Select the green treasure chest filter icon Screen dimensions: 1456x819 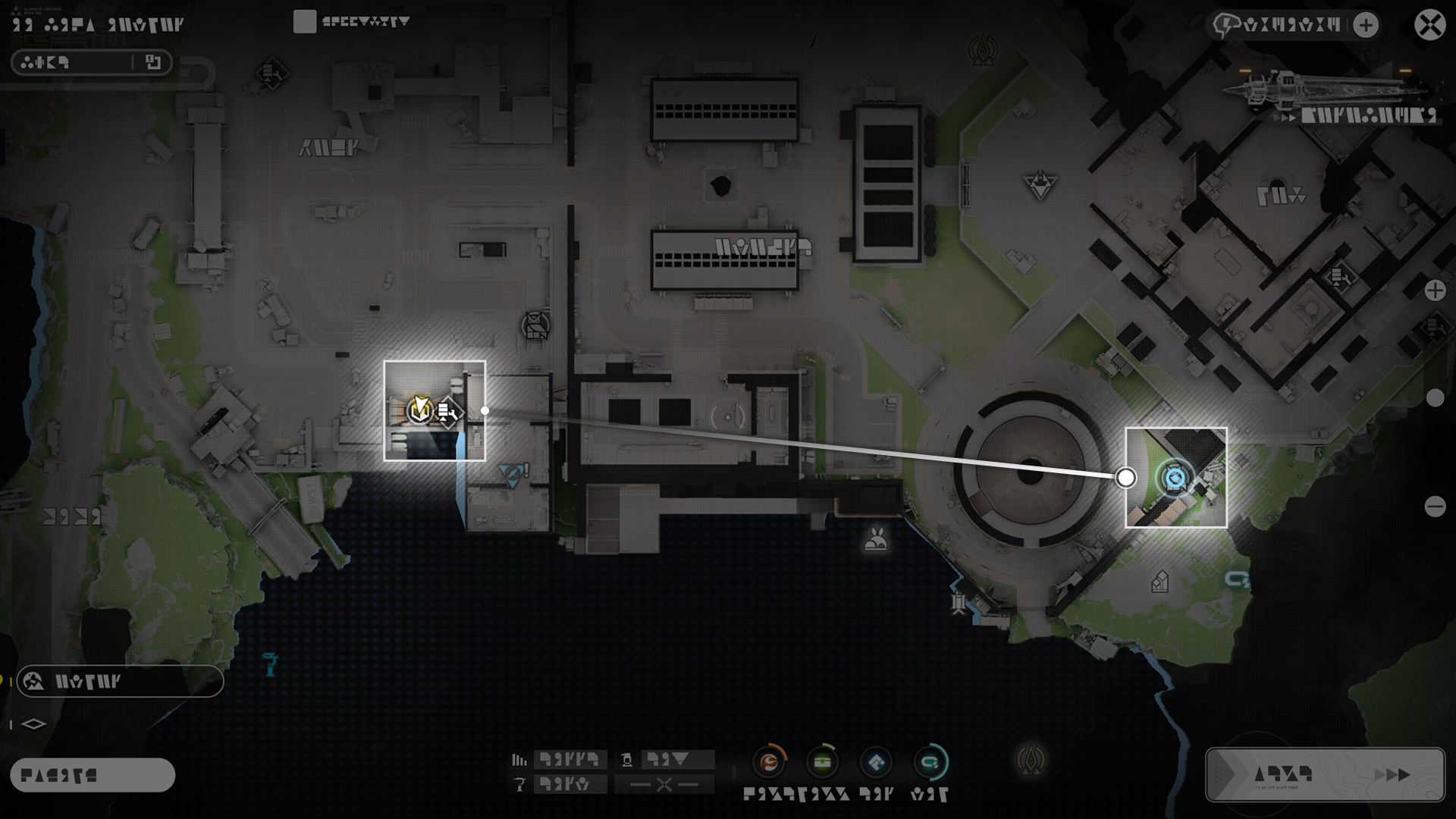coord(823,762)
